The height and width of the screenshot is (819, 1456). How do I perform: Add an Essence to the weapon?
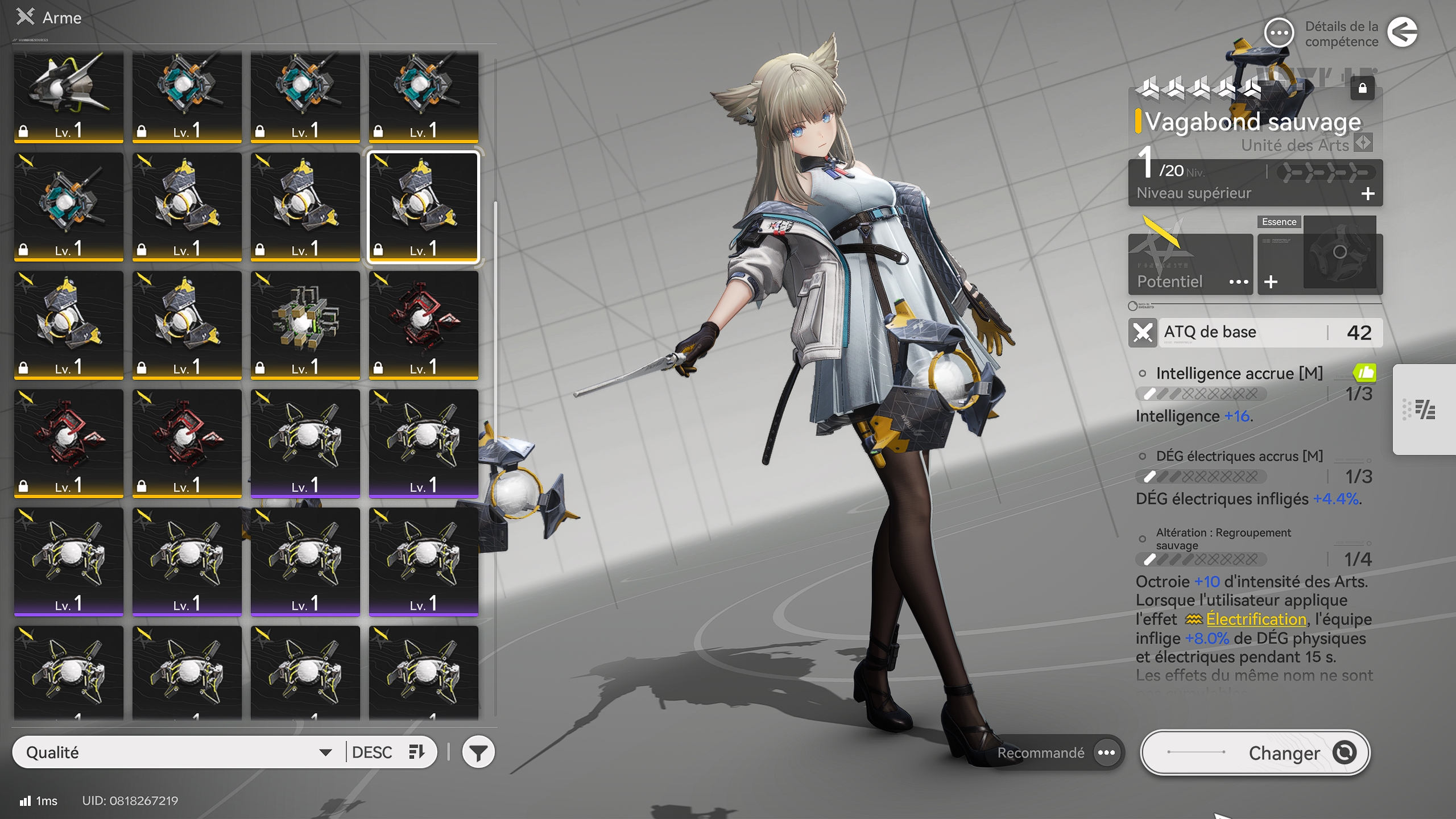pyautogui.click(x=1271, y=282)
